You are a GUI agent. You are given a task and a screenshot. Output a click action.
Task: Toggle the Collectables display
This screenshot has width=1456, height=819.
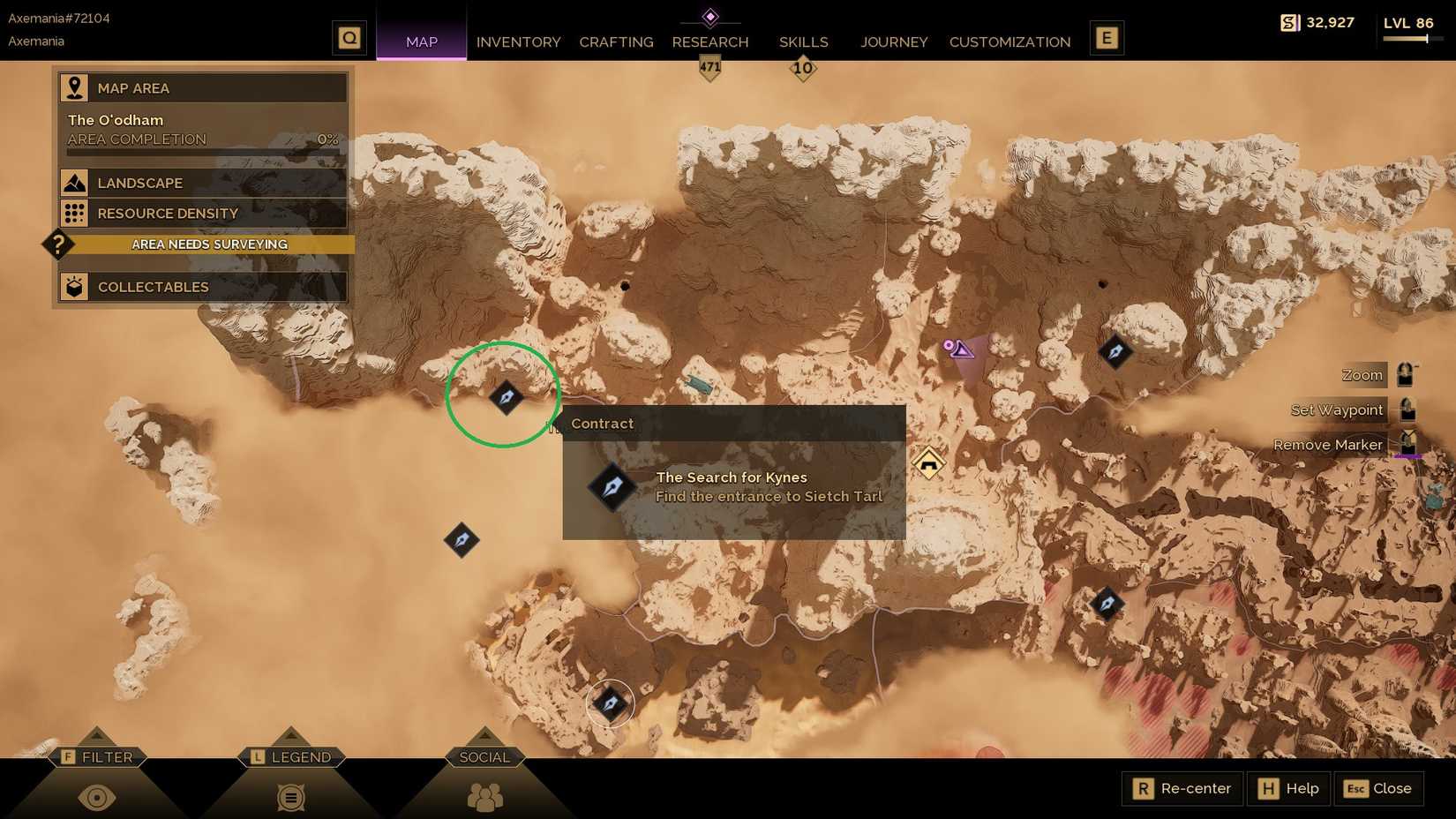point(202,286)
